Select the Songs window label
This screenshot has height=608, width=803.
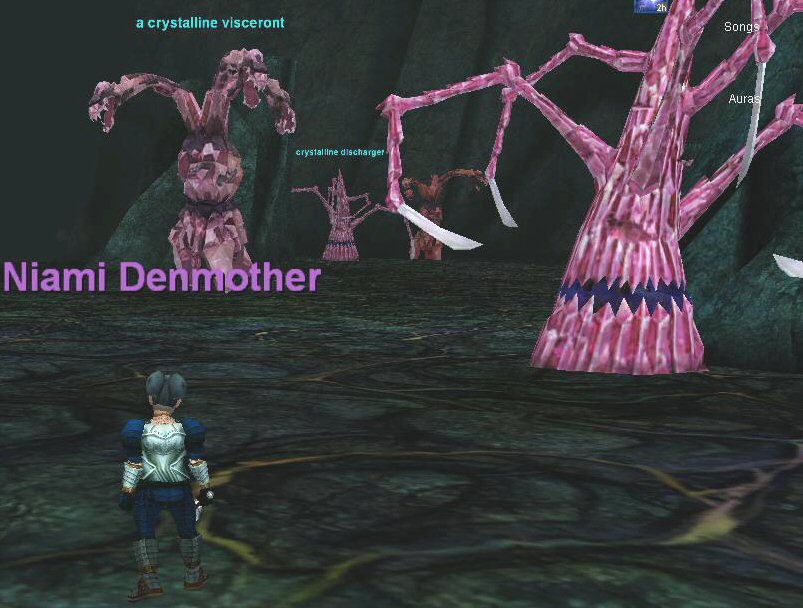741,27
